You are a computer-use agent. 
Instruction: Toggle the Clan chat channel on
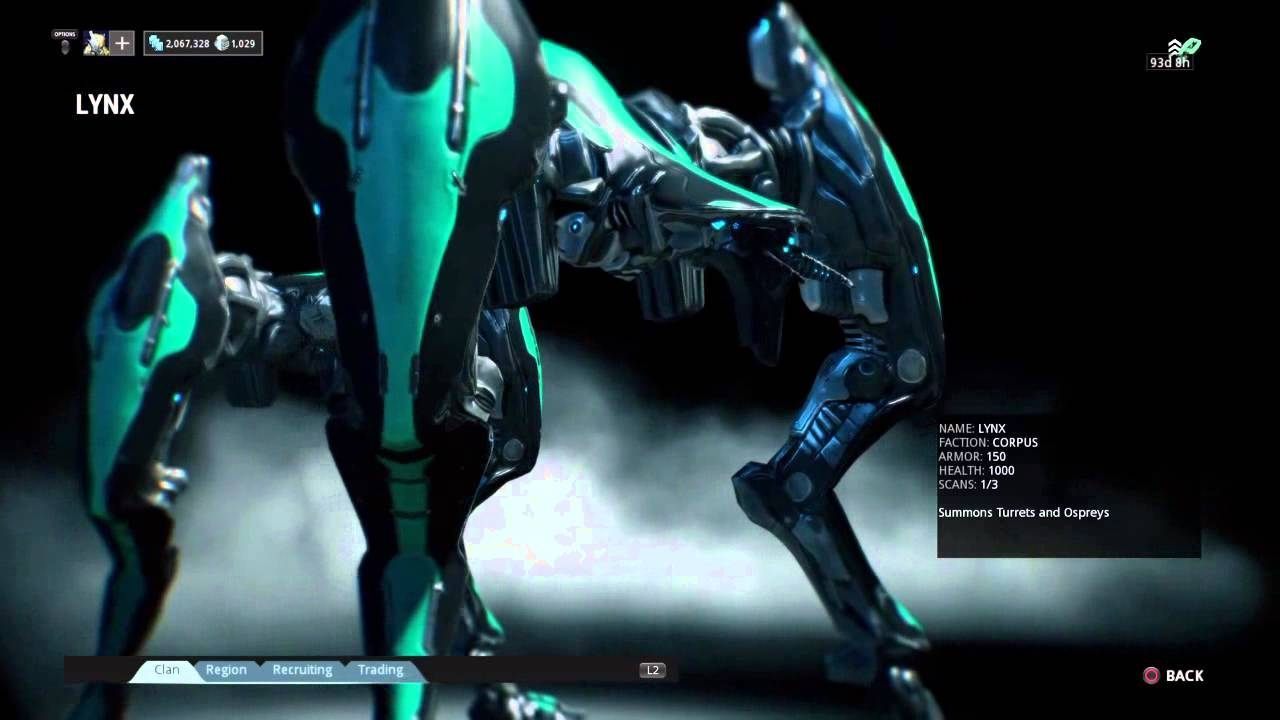click(x=166, y=669)
